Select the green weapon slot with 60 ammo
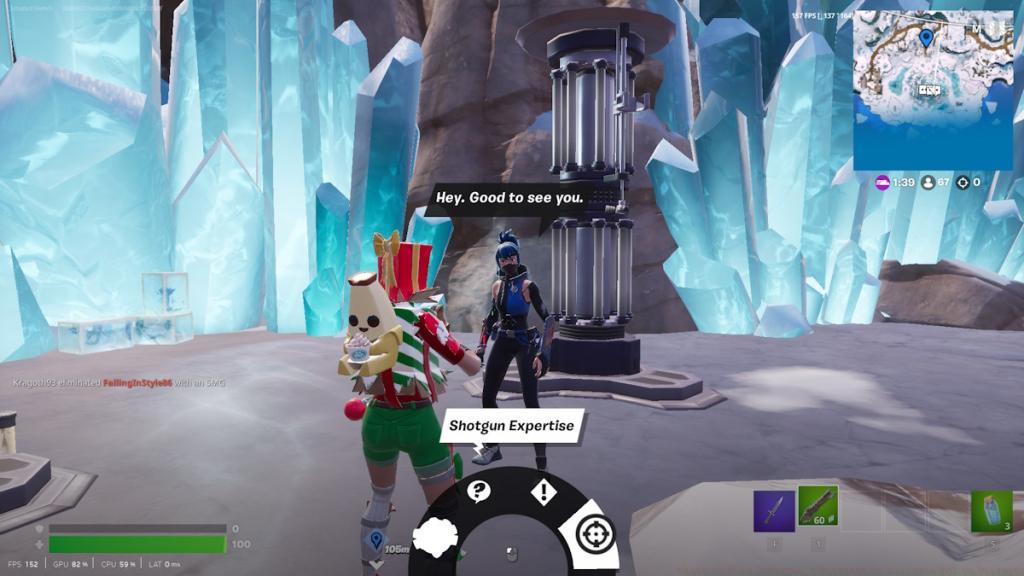 [818, 509]
